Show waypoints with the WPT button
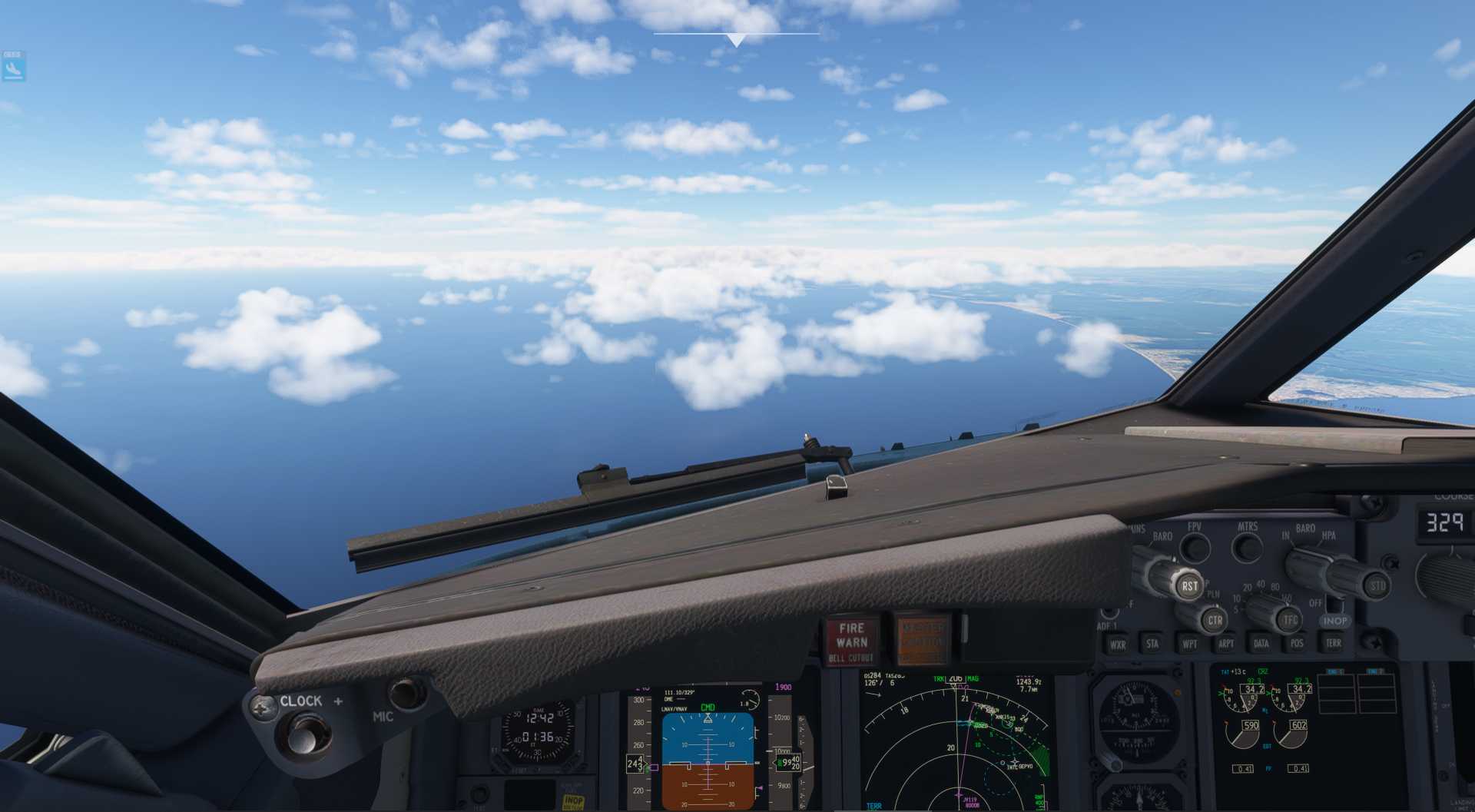Image resolution: width=1475 pixels, height=812 pixels. coord(1189,644)
